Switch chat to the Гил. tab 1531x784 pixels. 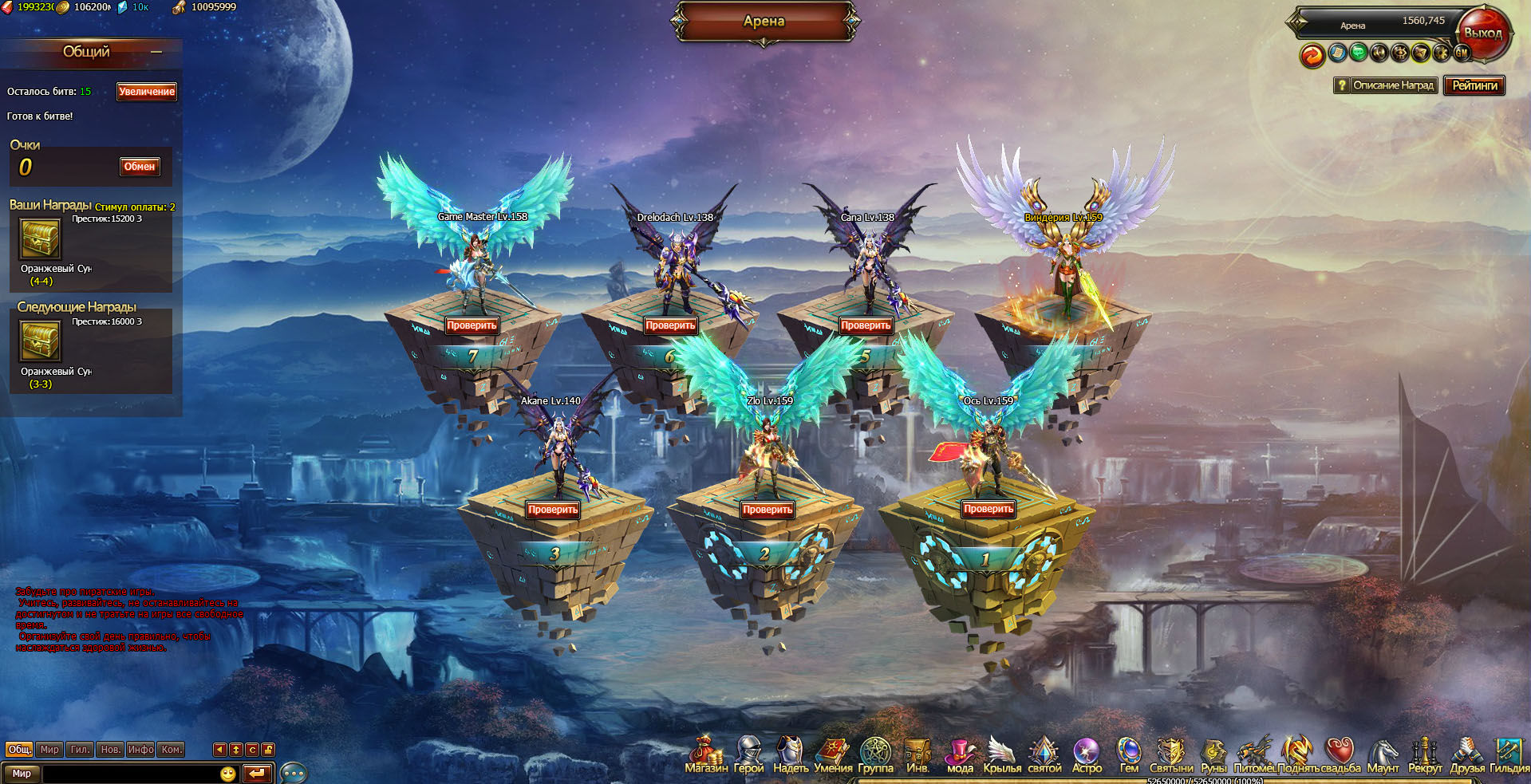[80, 750]
